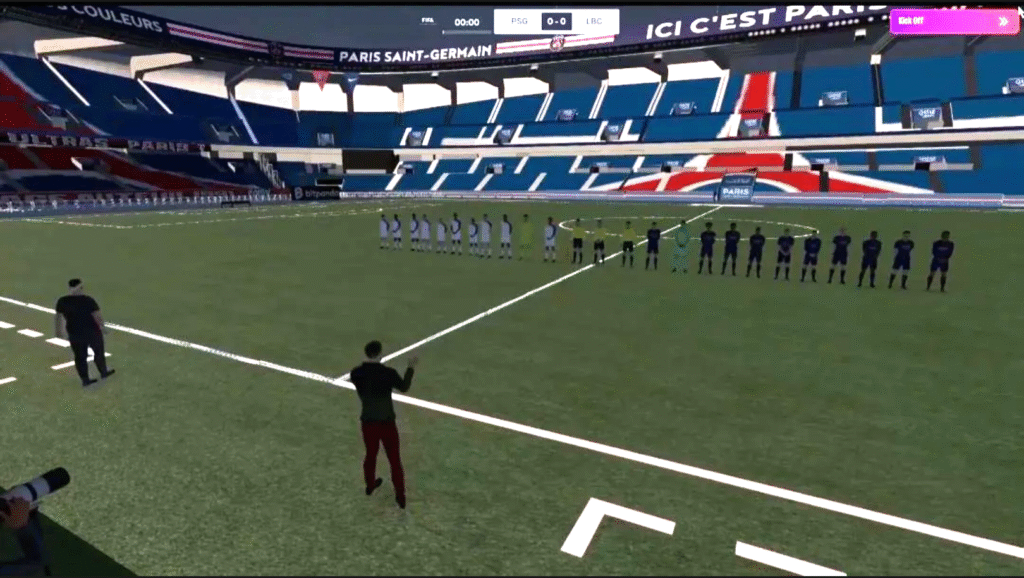Start the match with Kick Off
Screen dimensions: 1024x578
[953, 21]
